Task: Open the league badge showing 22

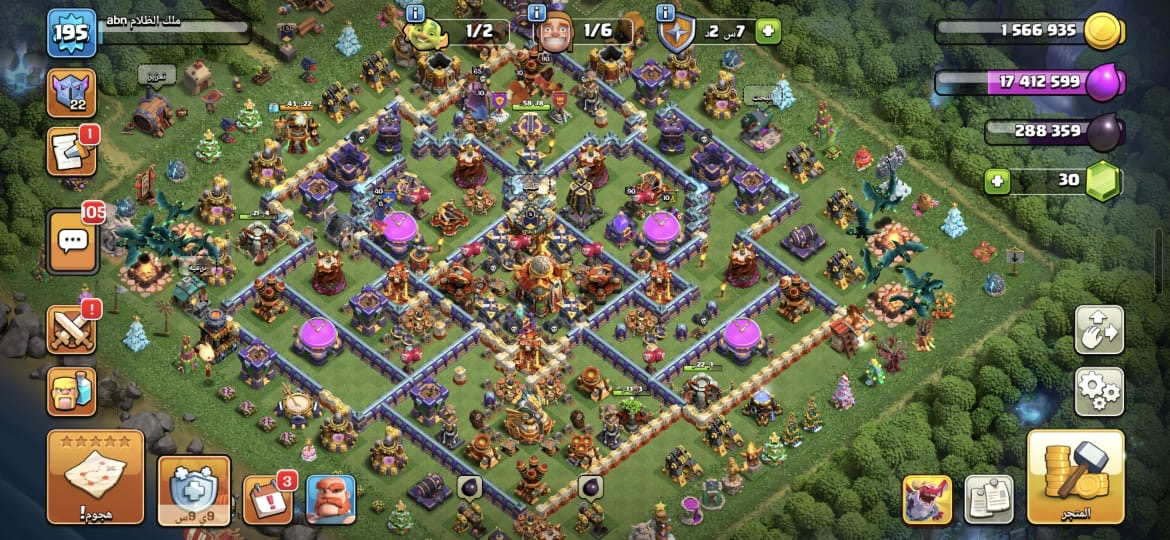Action: pyautogui.click(x=72, y=93)
